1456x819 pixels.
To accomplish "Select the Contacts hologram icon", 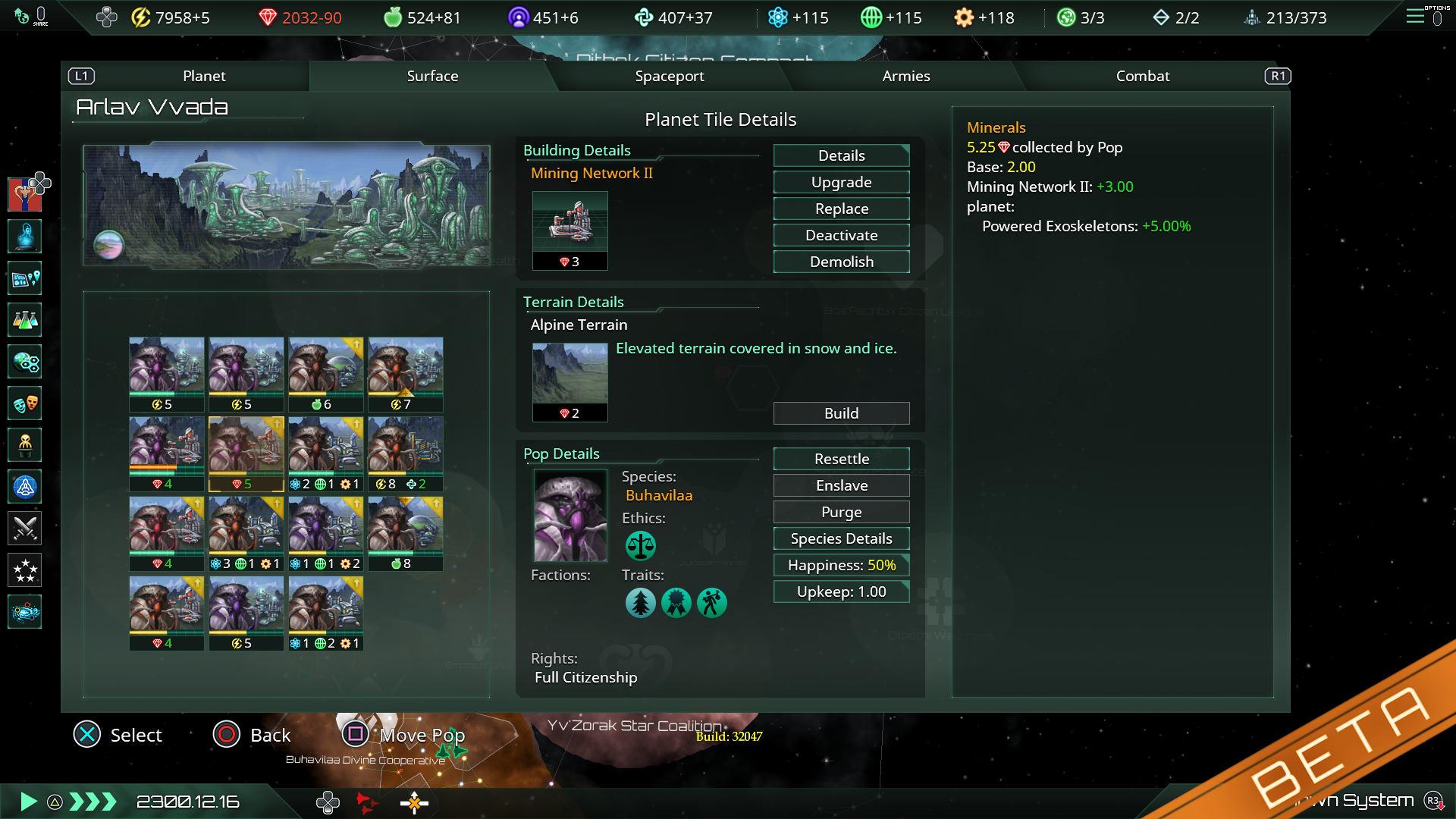I will point(25,236).
